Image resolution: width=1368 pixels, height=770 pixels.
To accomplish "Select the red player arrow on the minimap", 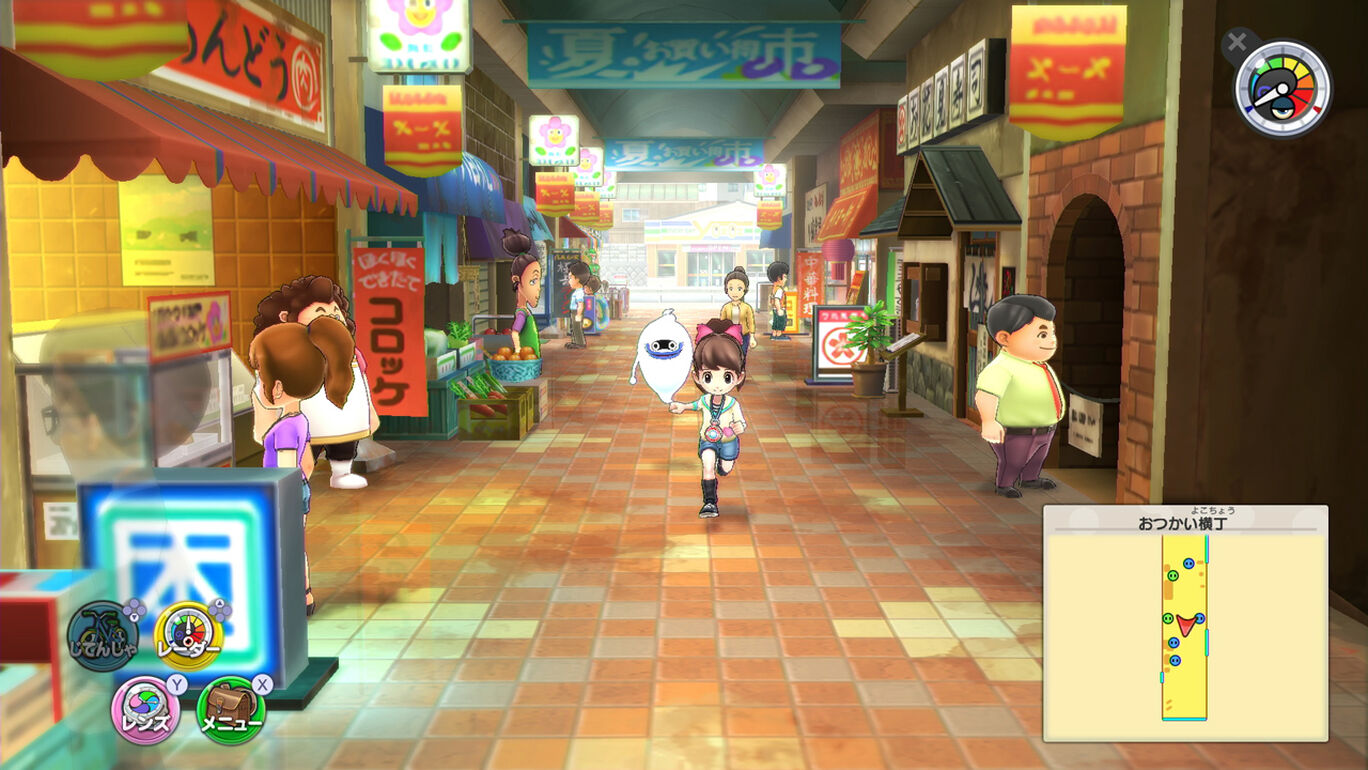I will [1186, 625].
